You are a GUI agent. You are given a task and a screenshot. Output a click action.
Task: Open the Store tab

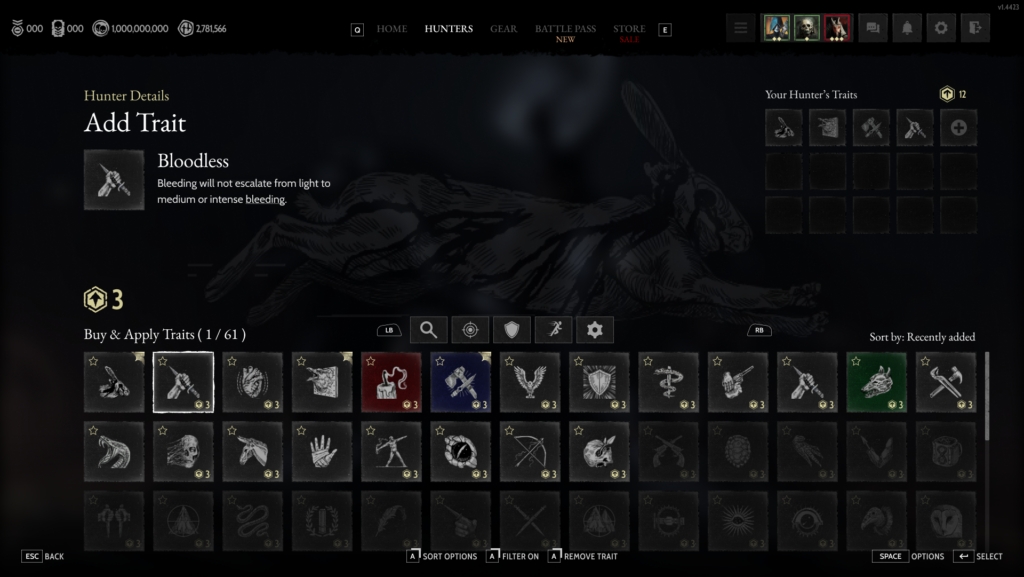coord(629,29)
